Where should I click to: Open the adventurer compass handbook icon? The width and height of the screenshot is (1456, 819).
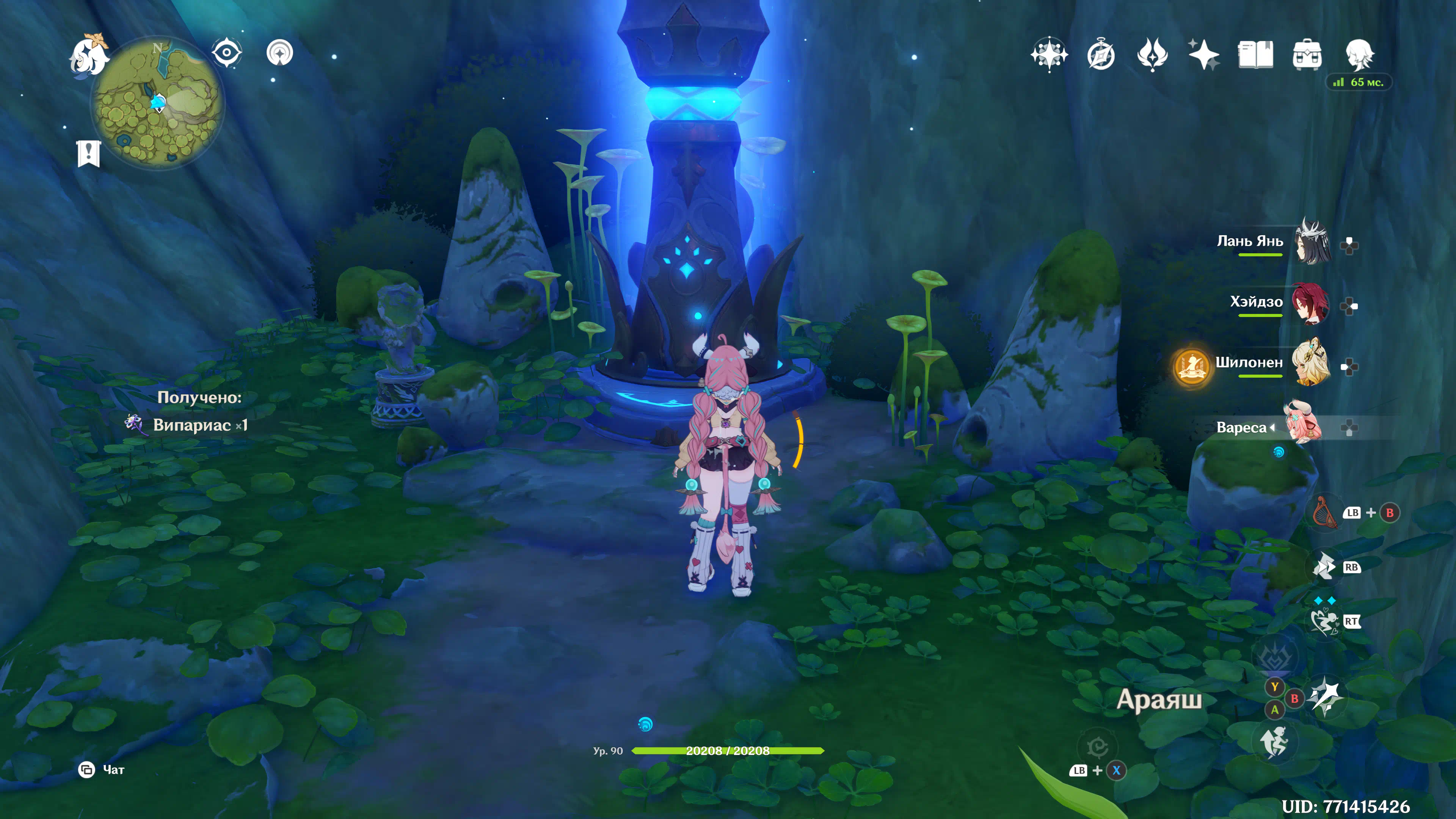click(1100, 55)
